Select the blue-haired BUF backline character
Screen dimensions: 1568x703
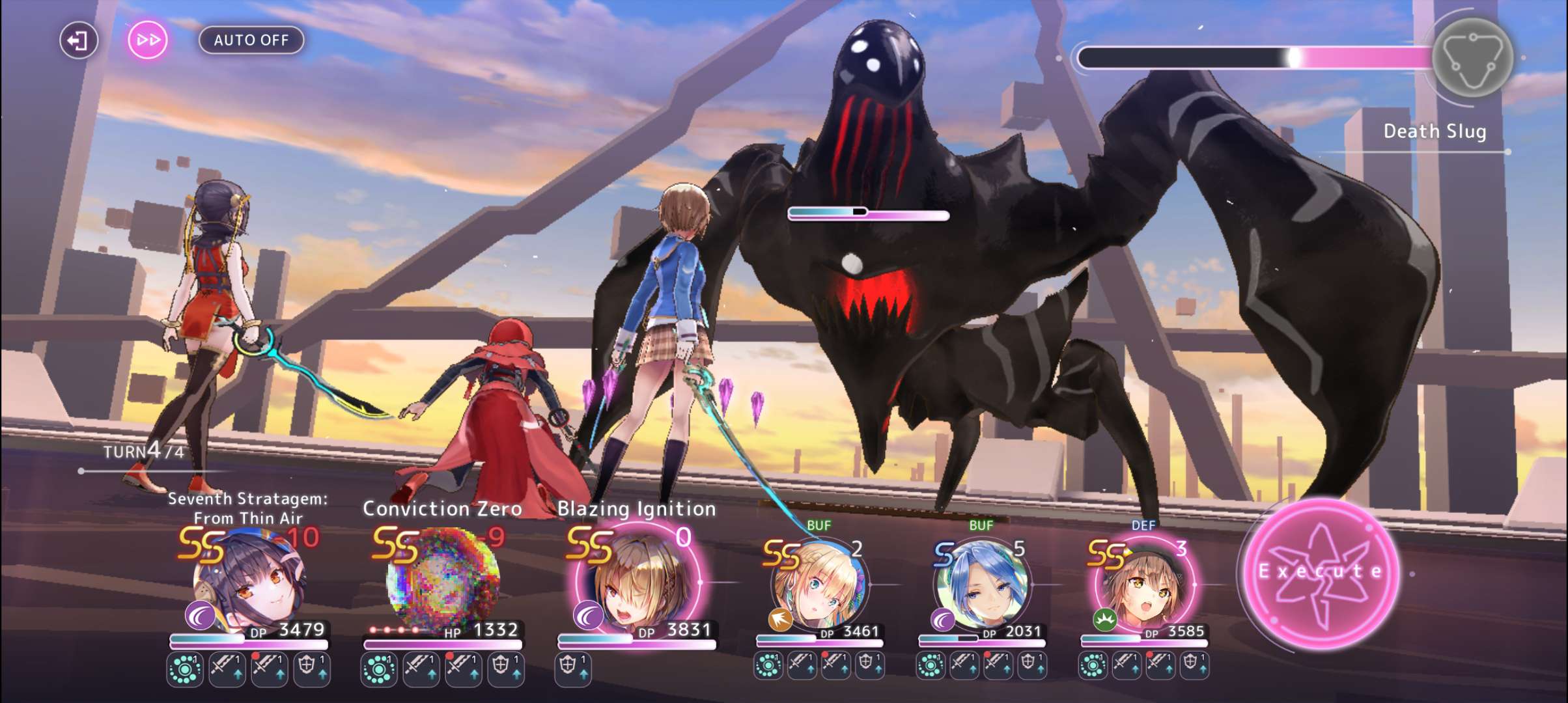[x=982, y=586]
